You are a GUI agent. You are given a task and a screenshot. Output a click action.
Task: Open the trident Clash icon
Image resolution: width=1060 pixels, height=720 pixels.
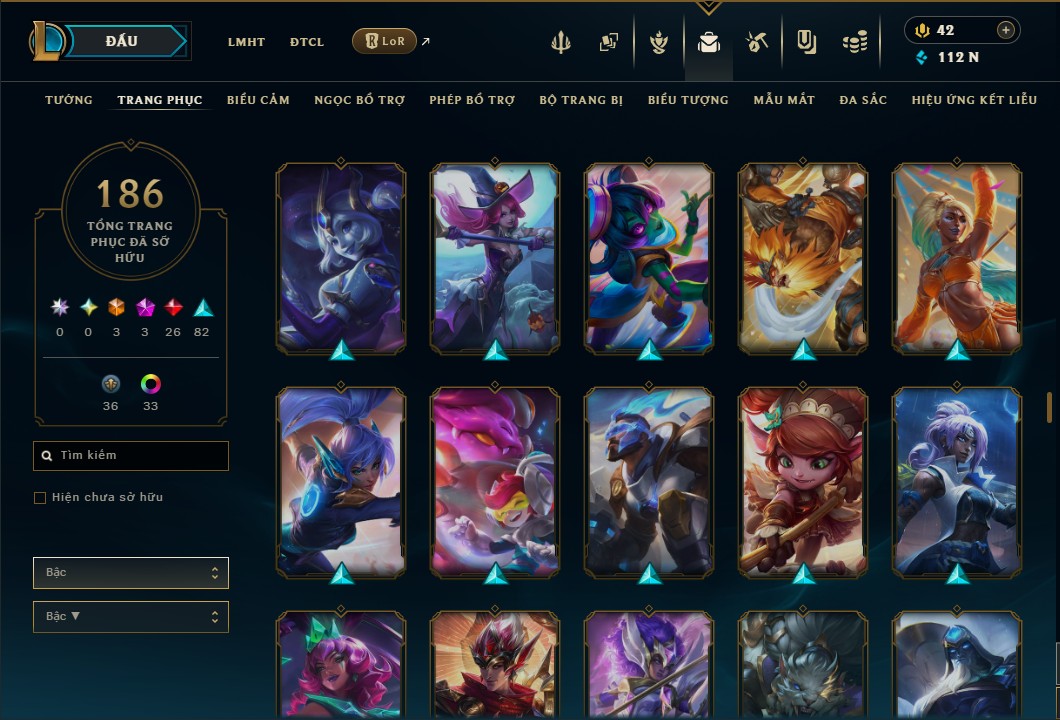pos(562,42)
